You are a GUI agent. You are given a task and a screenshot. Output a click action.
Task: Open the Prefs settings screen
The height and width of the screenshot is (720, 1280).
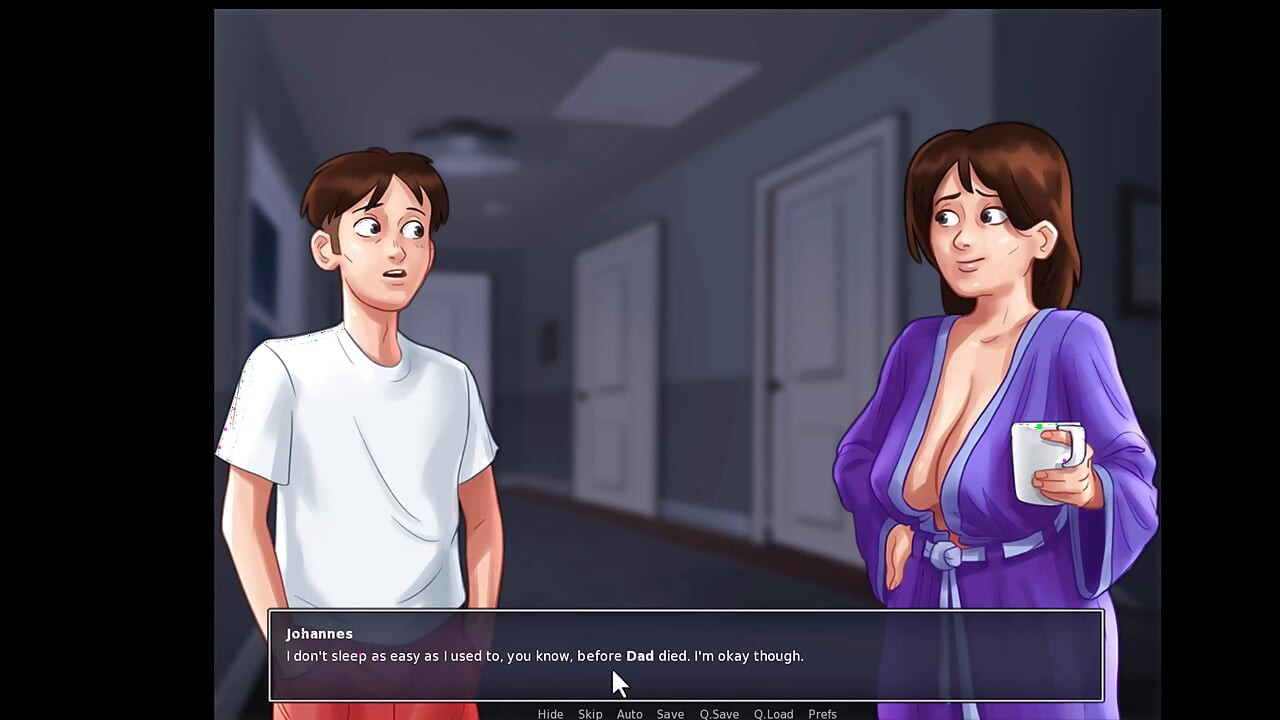(x=822, y=713)
